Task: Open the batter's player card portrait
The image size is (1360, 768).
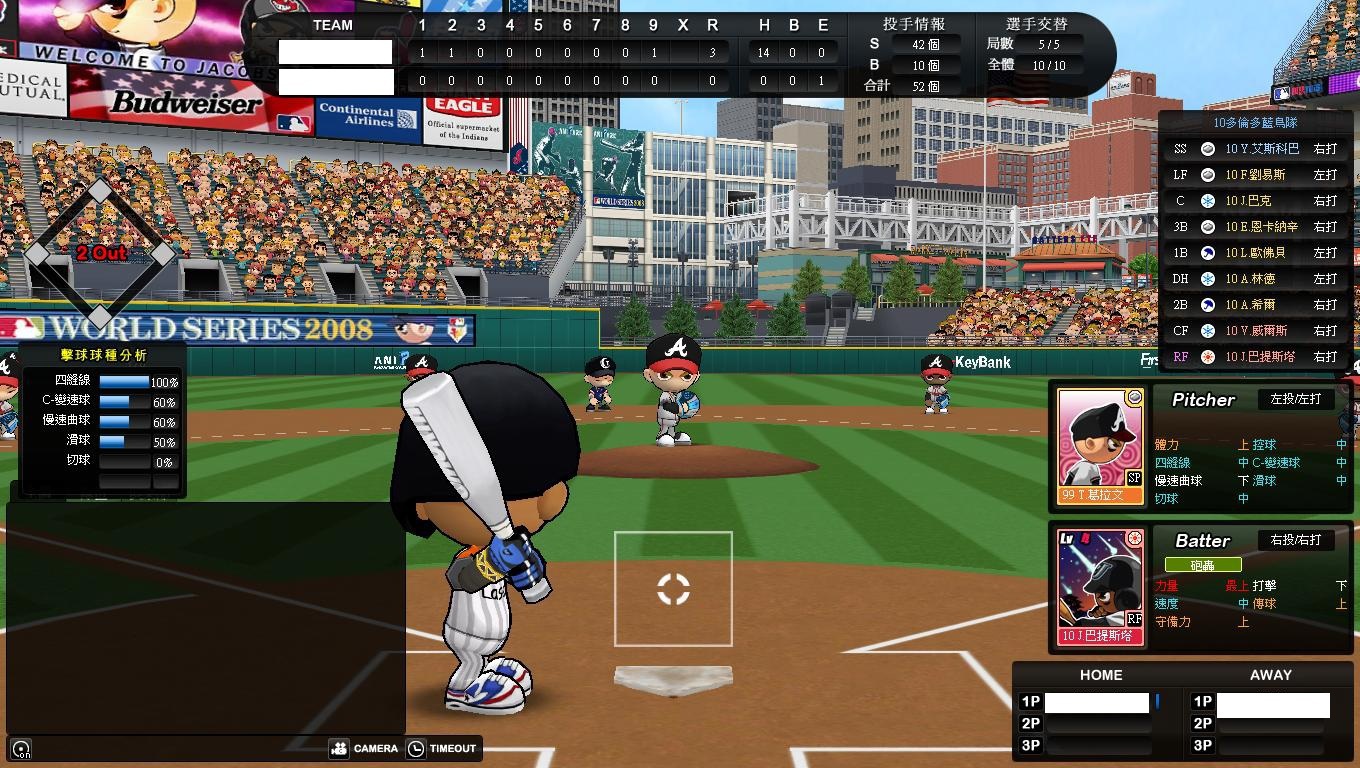Action: [1100, 586]
